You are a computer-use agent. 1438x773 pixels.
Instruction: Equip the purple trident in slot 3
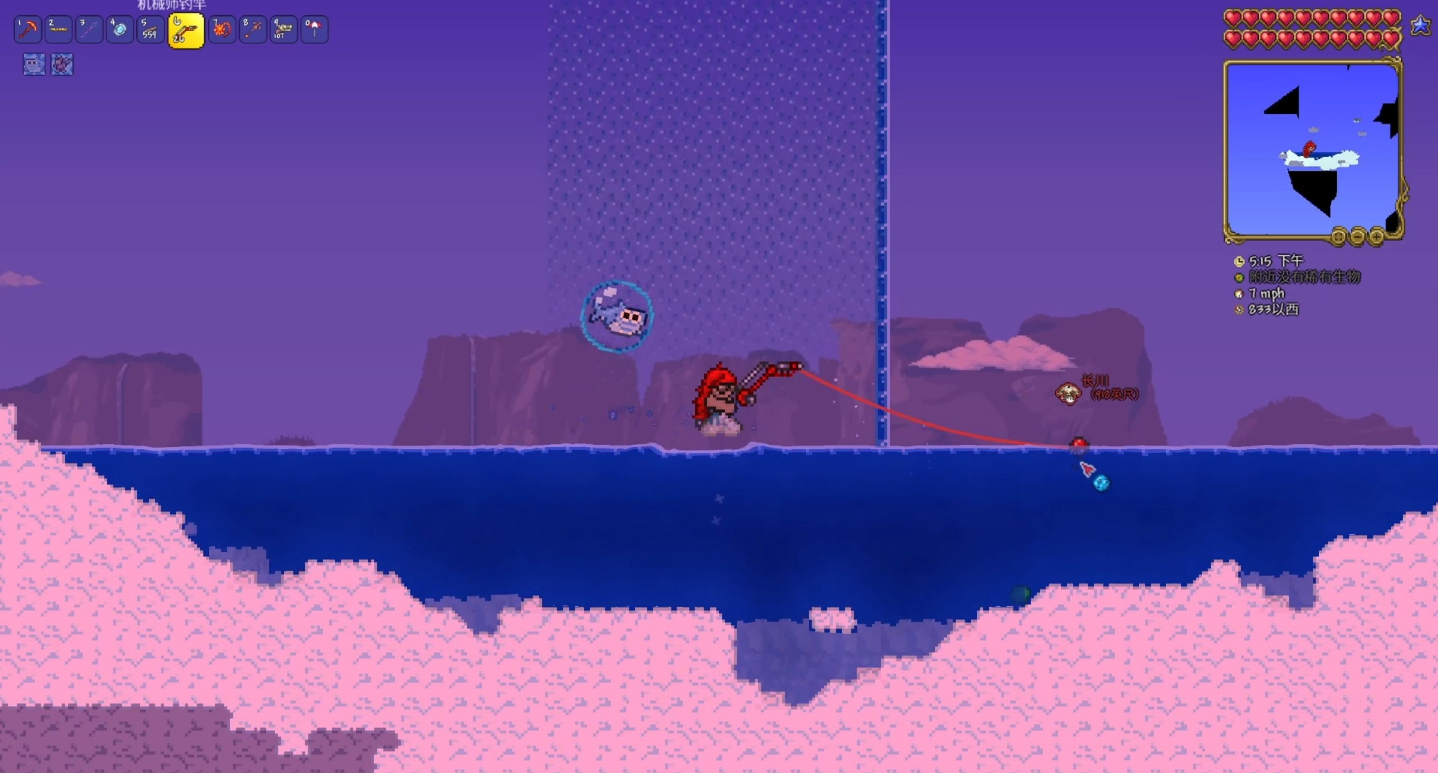pyautogui.click(x=90, y=30)
